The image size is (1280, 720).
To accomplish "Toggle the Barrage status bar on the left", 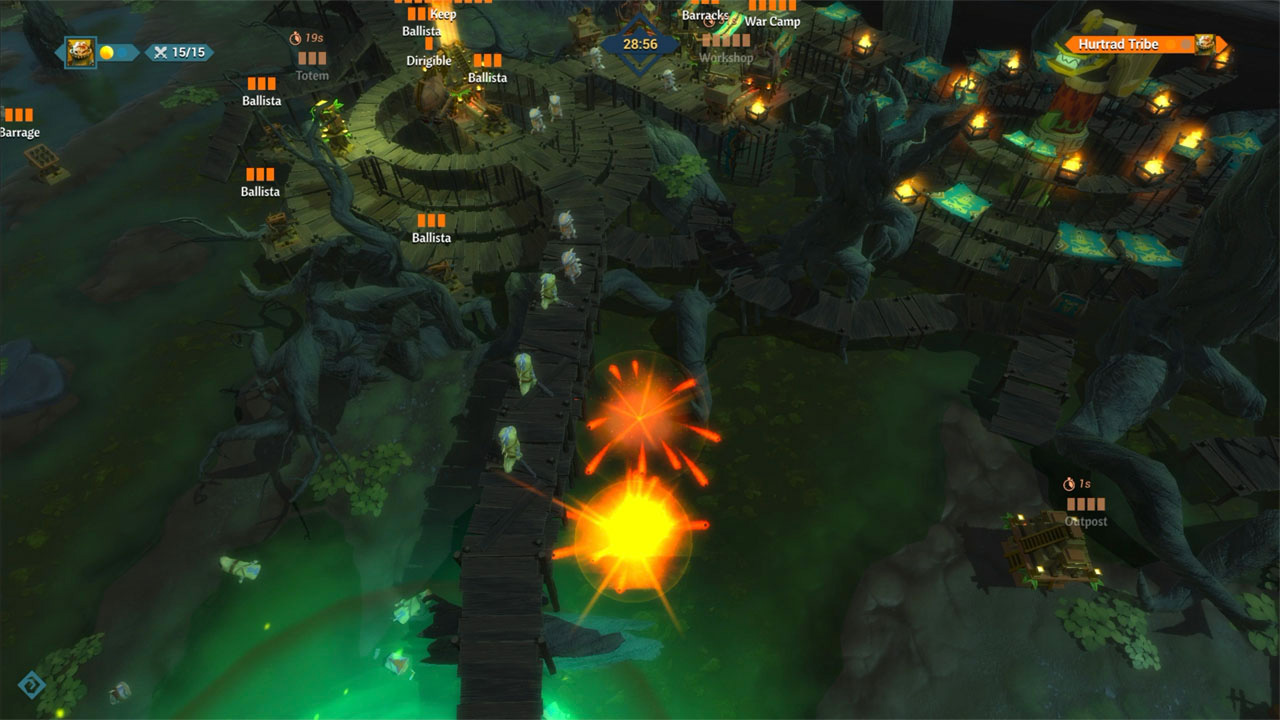I will point(18,116).
